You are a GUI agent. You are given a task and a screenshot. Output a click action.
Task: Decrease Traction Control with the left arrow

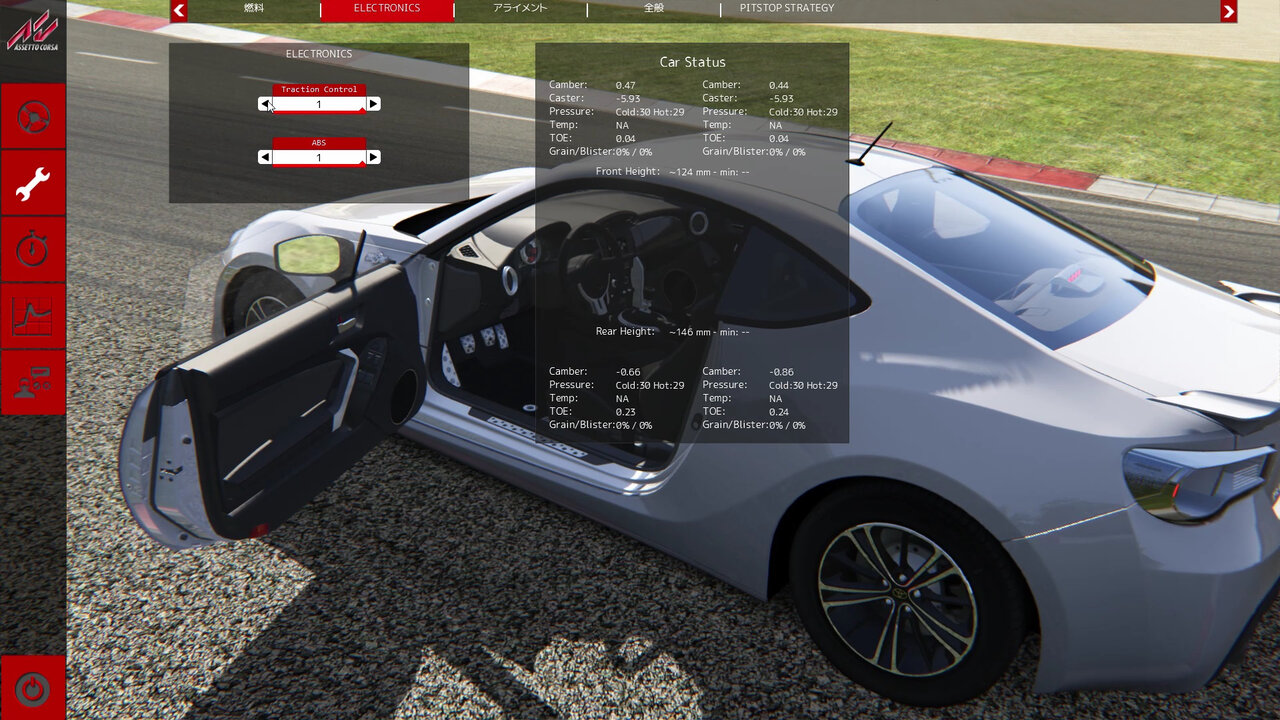pyautogui.click(x=265, y=103)
